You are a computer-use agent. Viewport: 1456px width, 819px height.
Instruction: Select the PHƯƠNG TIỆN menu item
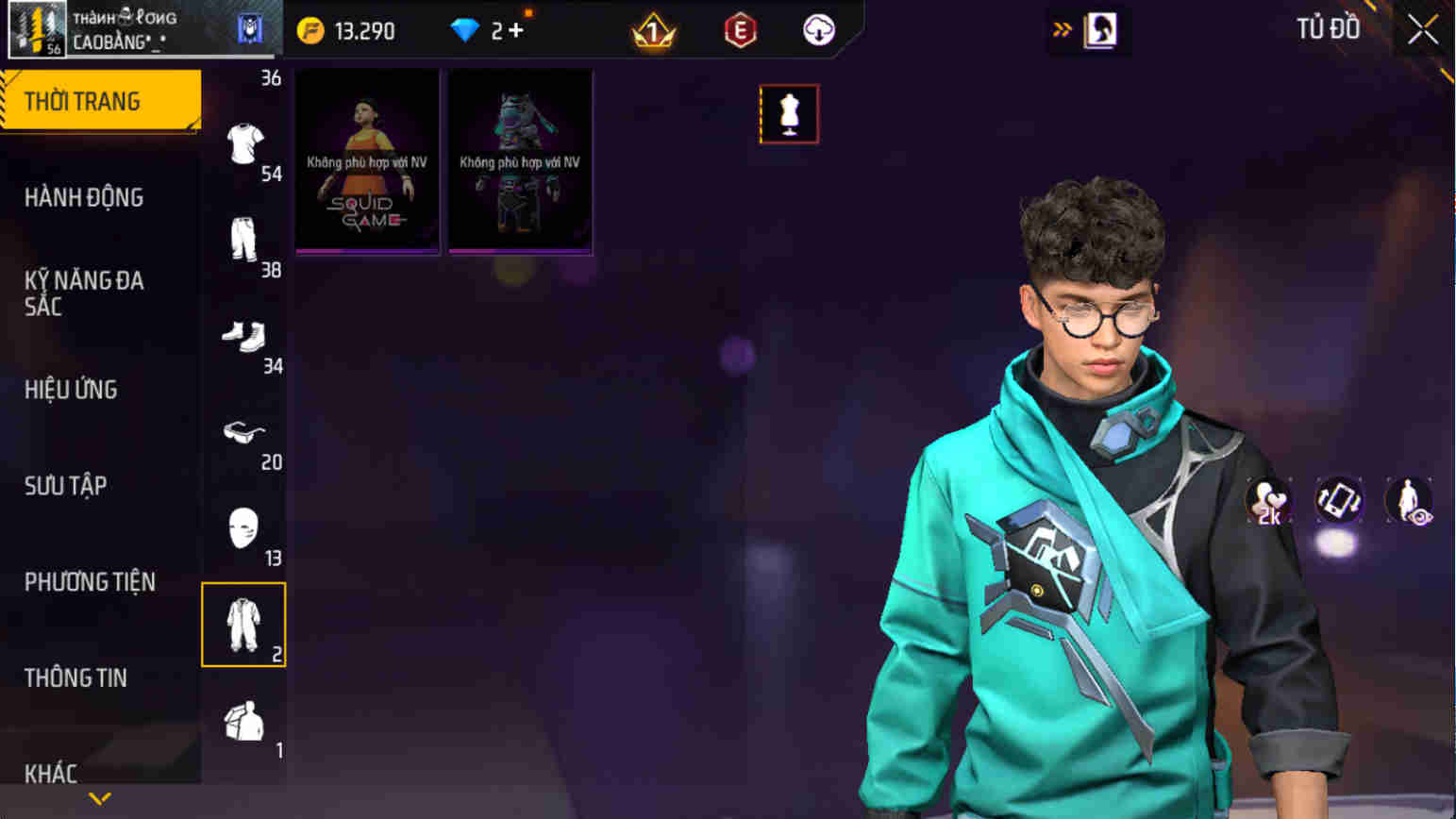(90, 582)
